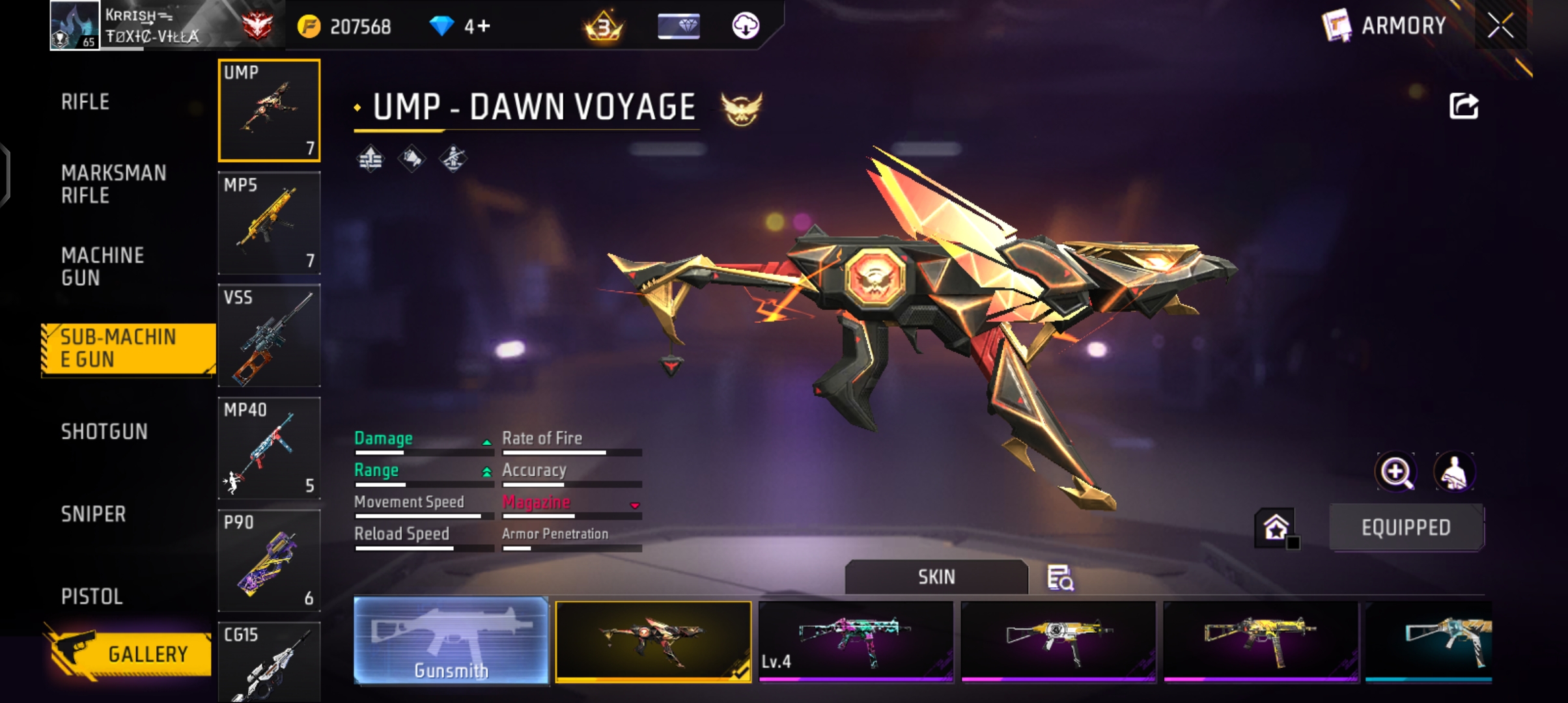Click the kill announcement diamond icon

[412, 158]
